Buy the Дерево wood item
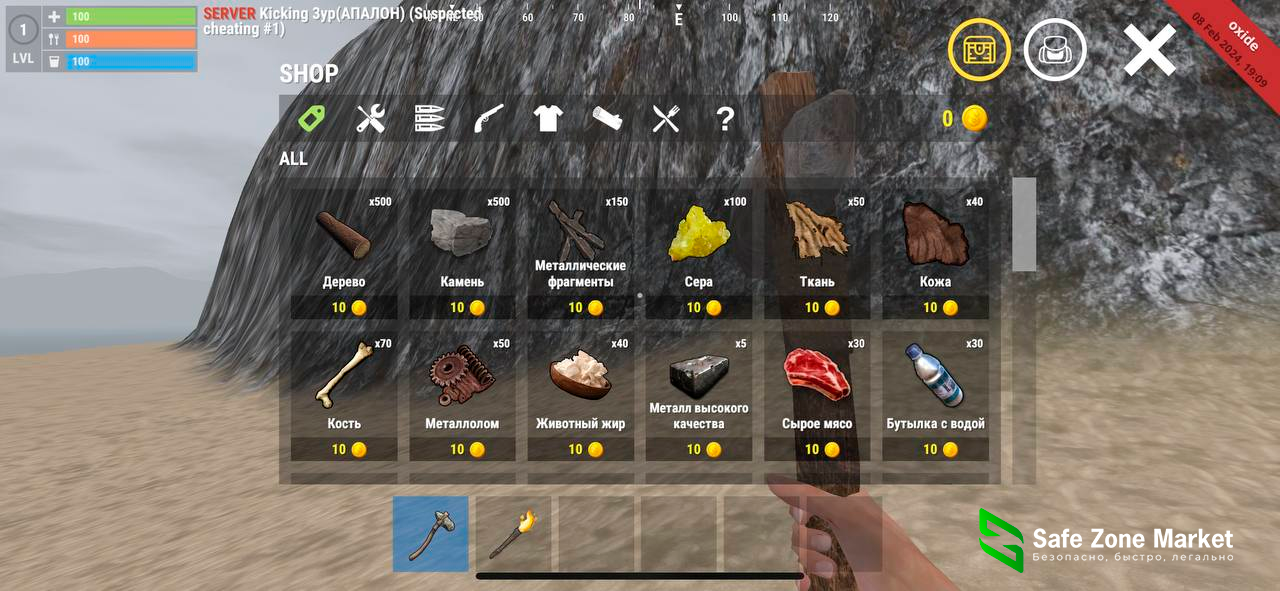 point(344,254)
